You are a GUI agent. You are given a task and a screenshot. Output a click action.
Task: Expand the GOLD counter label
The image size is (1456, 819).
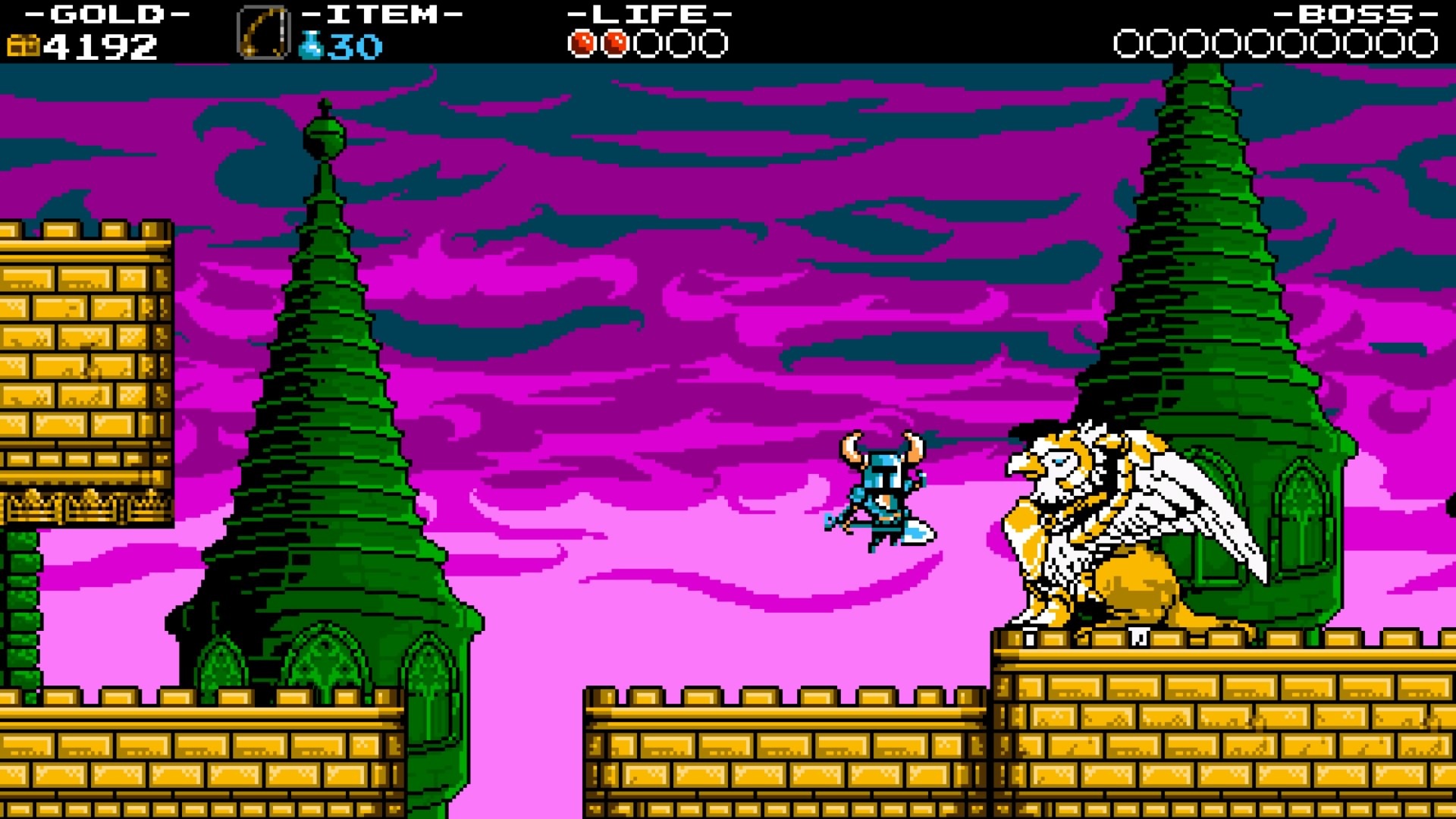[106, 14]
